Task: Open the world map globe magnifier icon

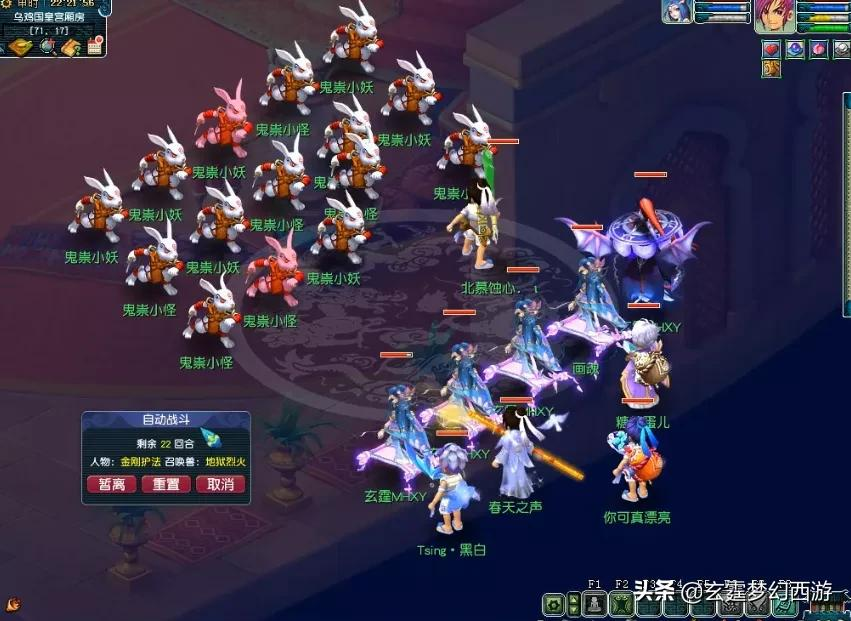Action: point(47,47)
